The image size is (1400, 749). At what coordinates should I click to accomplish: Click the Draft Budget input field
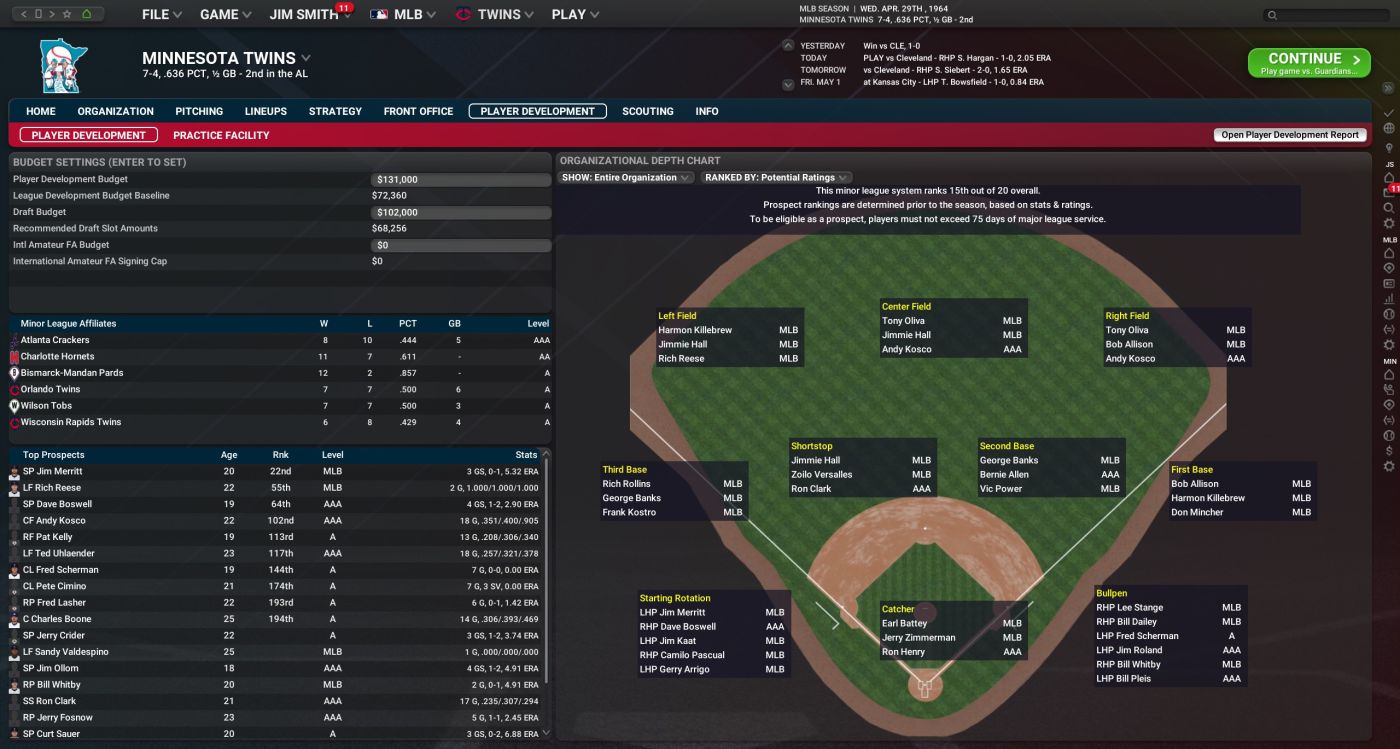tap(460, 211)
